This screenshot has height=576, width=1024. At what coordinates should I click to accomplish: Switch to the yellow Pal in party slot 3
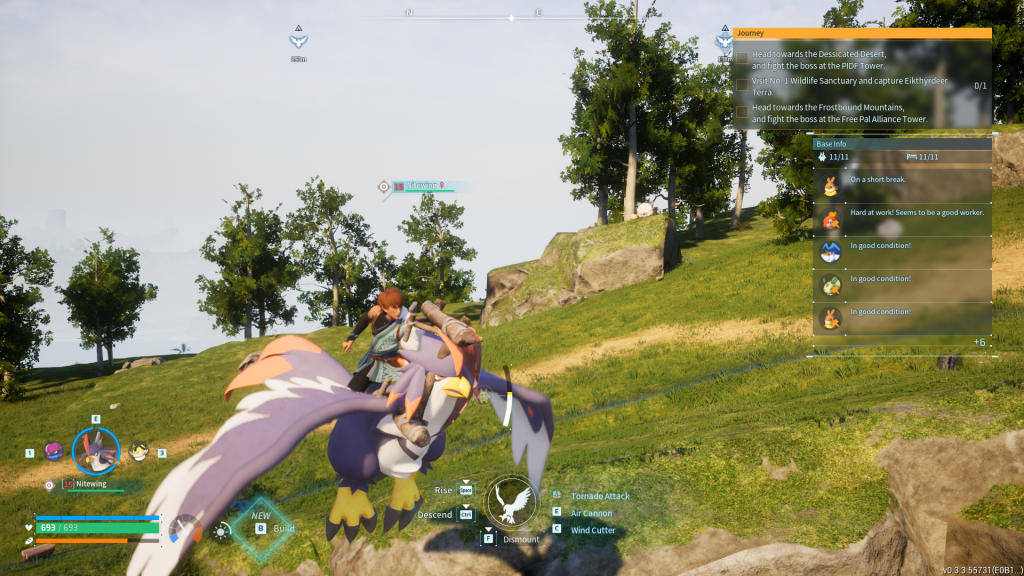139,452
